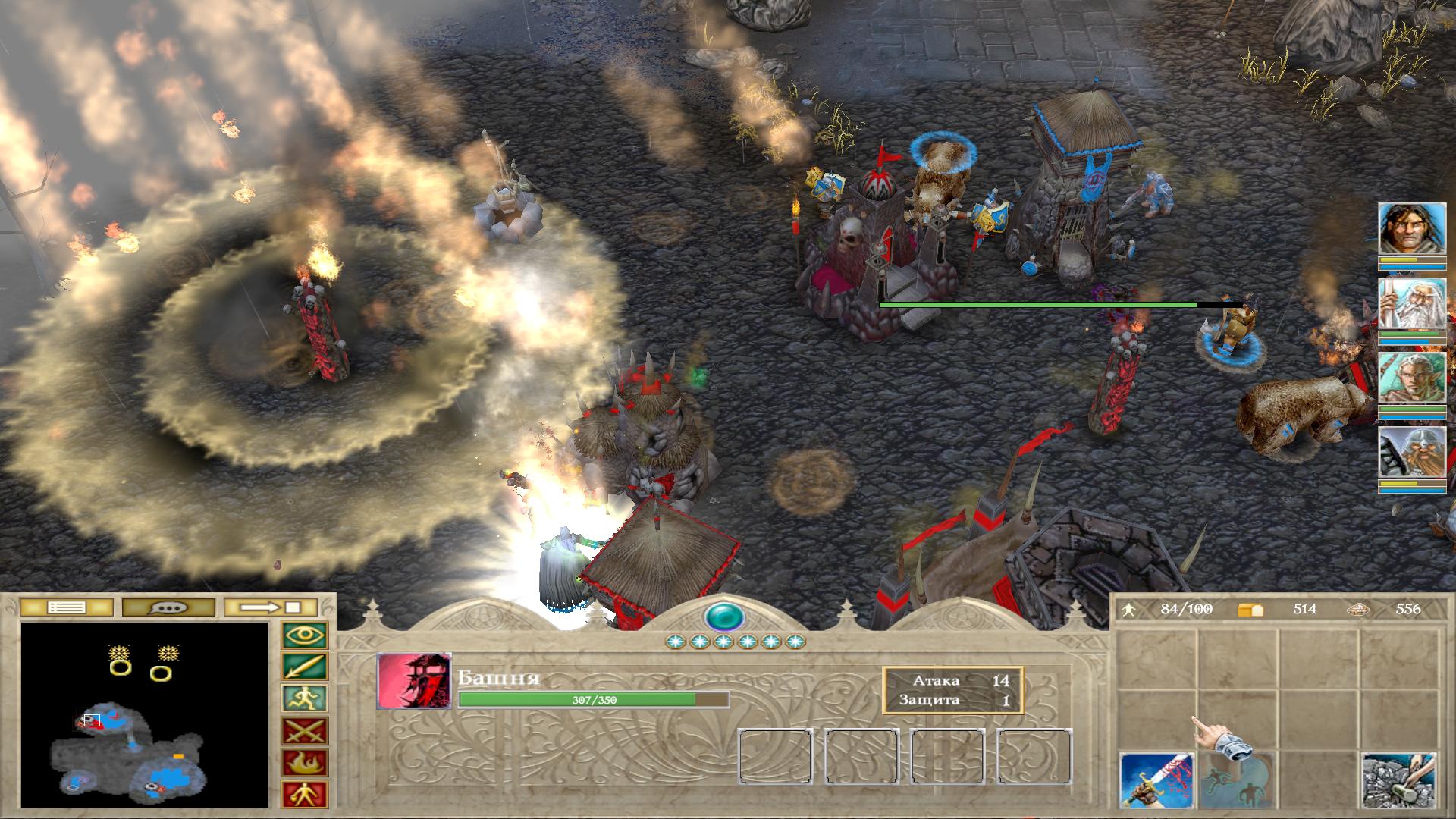Viewport: 1456px width, 819px height.
Task: Activate the red flame command icon
Action: [x=304, y=762]
